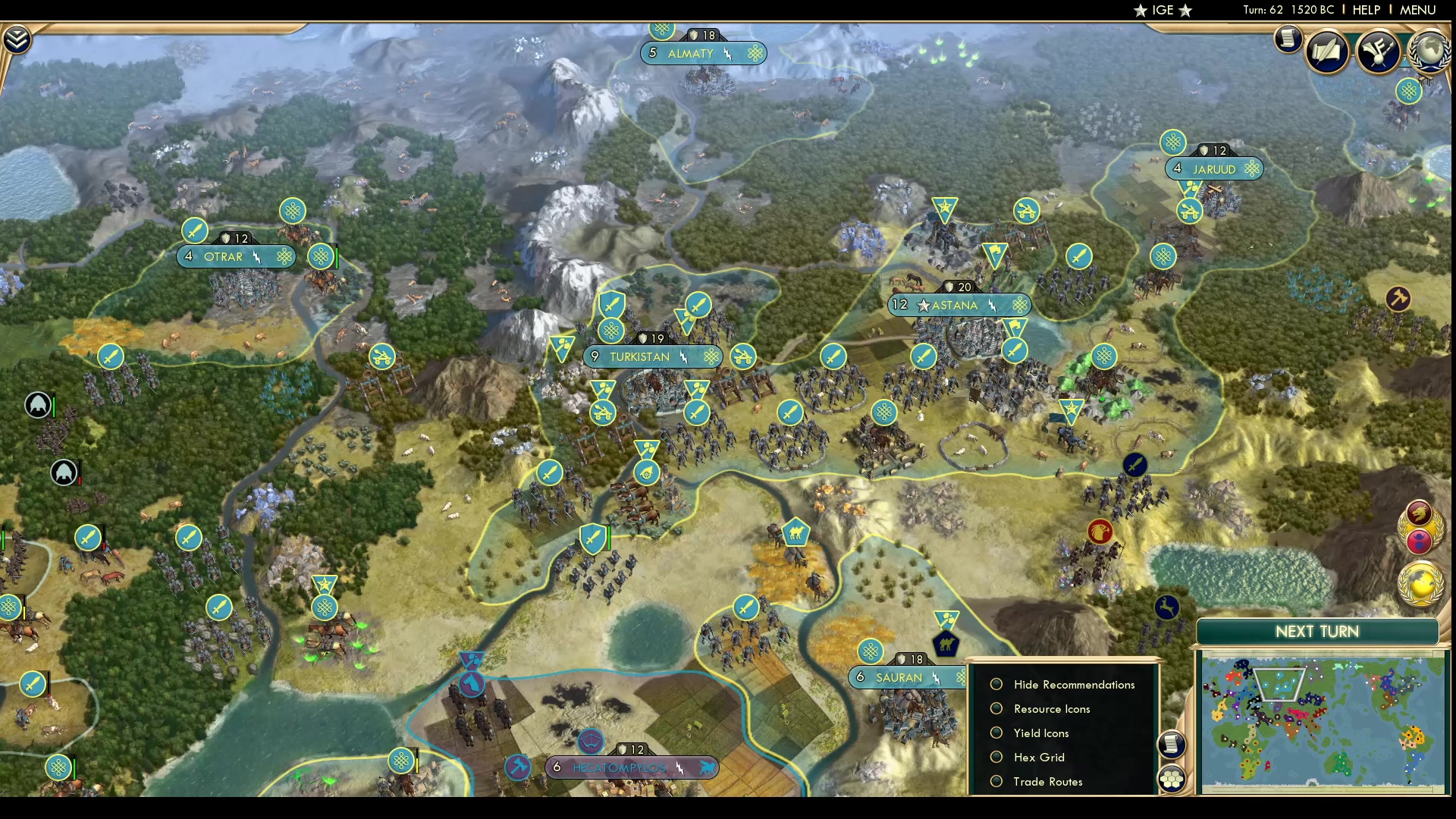Turn on the Hex Grid overlay
Viewport: 1456px width, 819px height.
pos(996,758)
